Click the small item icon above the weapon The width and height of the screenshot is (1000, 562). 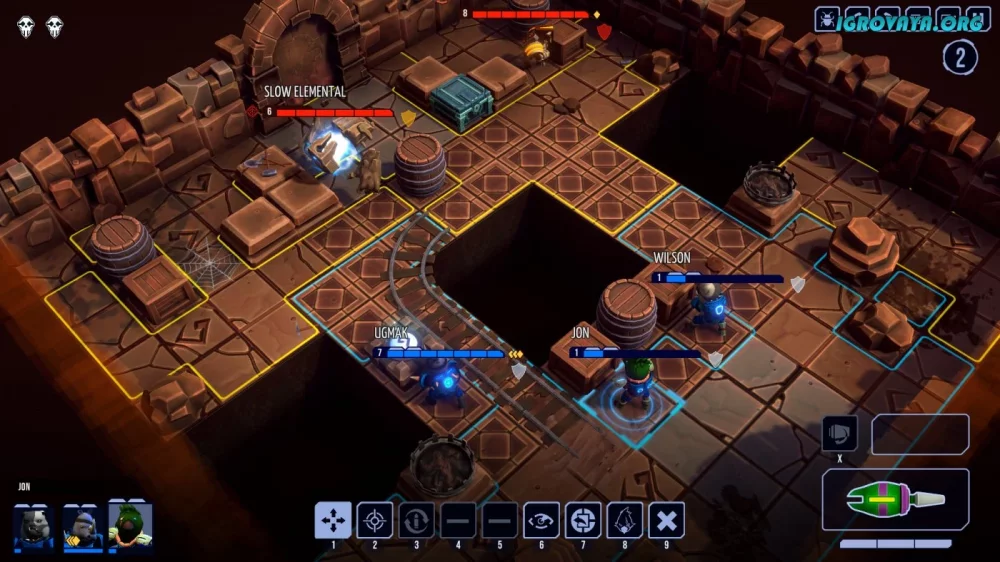[839, 434]
